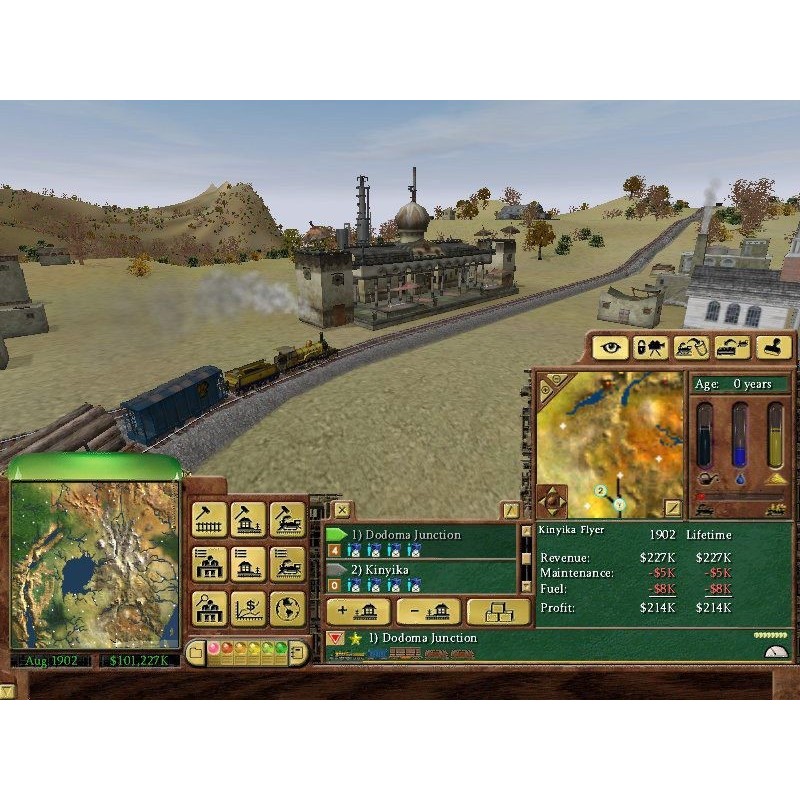The height and width of the screenshot is (800, 800).
Task: Show the station list
Action: [248, 563]
